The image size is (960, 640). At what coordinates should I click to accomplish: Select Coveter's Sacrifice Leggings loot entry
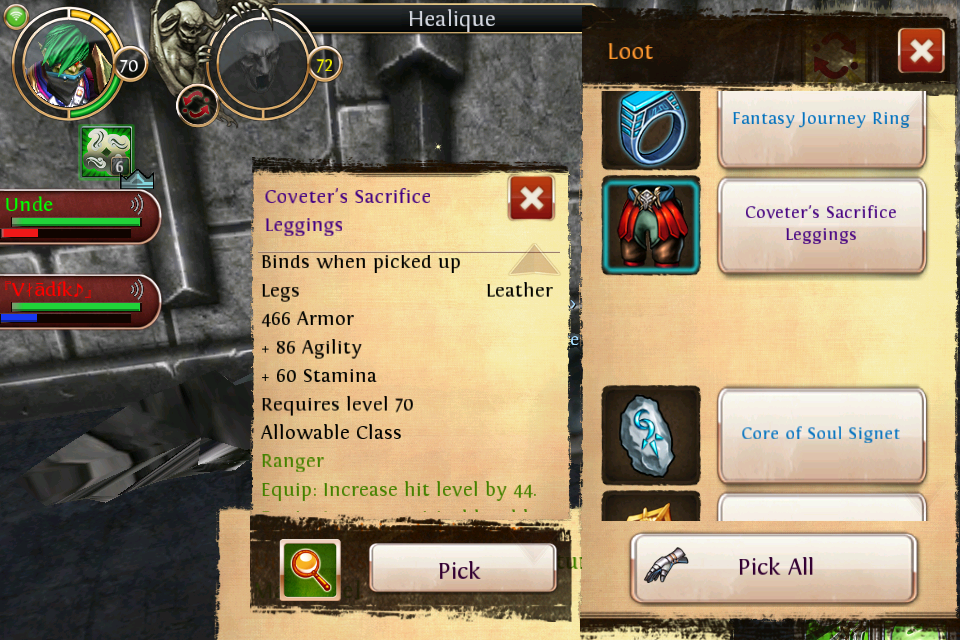tap(820, 224)
